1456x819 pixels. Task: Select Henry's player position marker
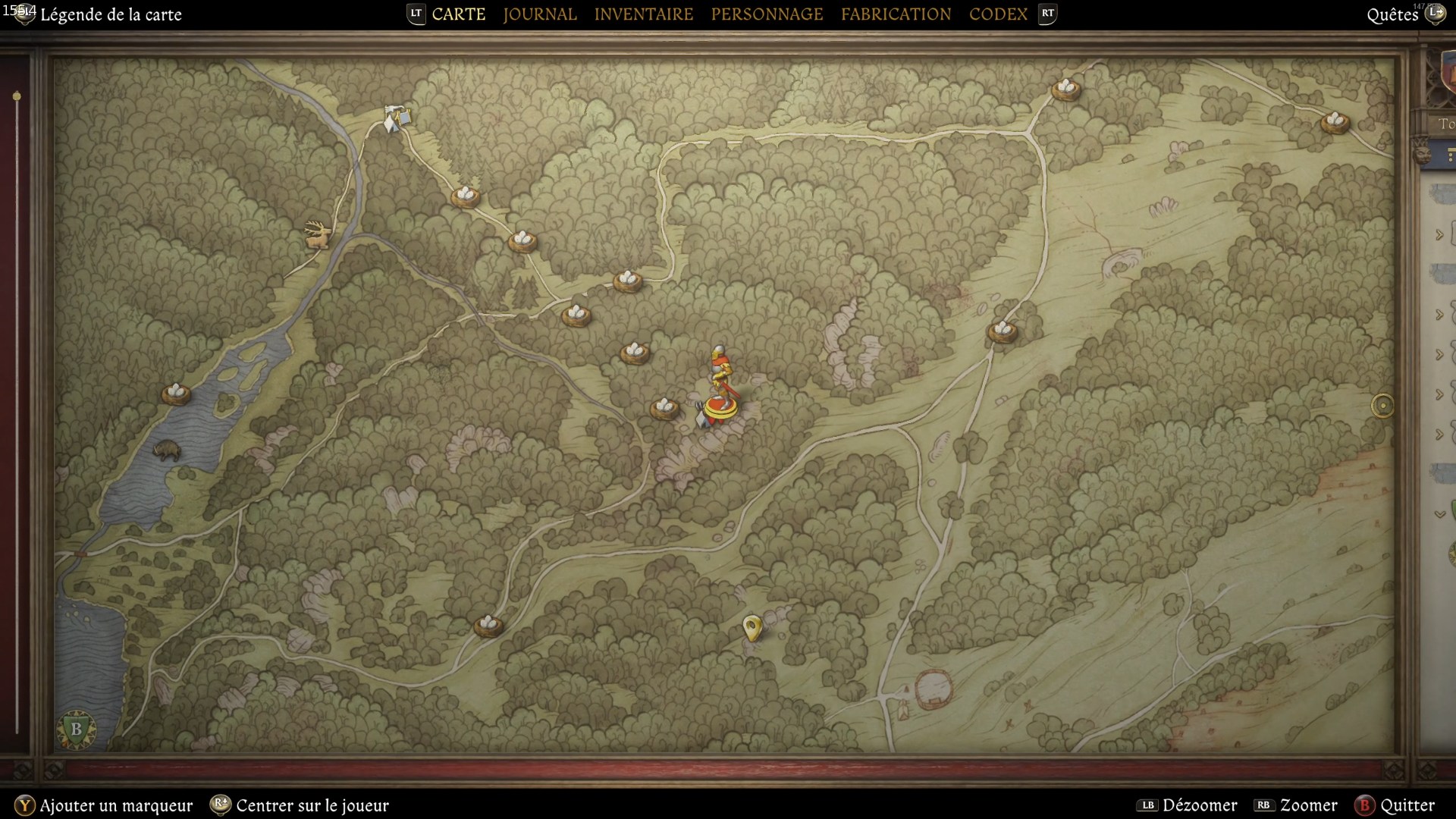click(x=719, y=387)
